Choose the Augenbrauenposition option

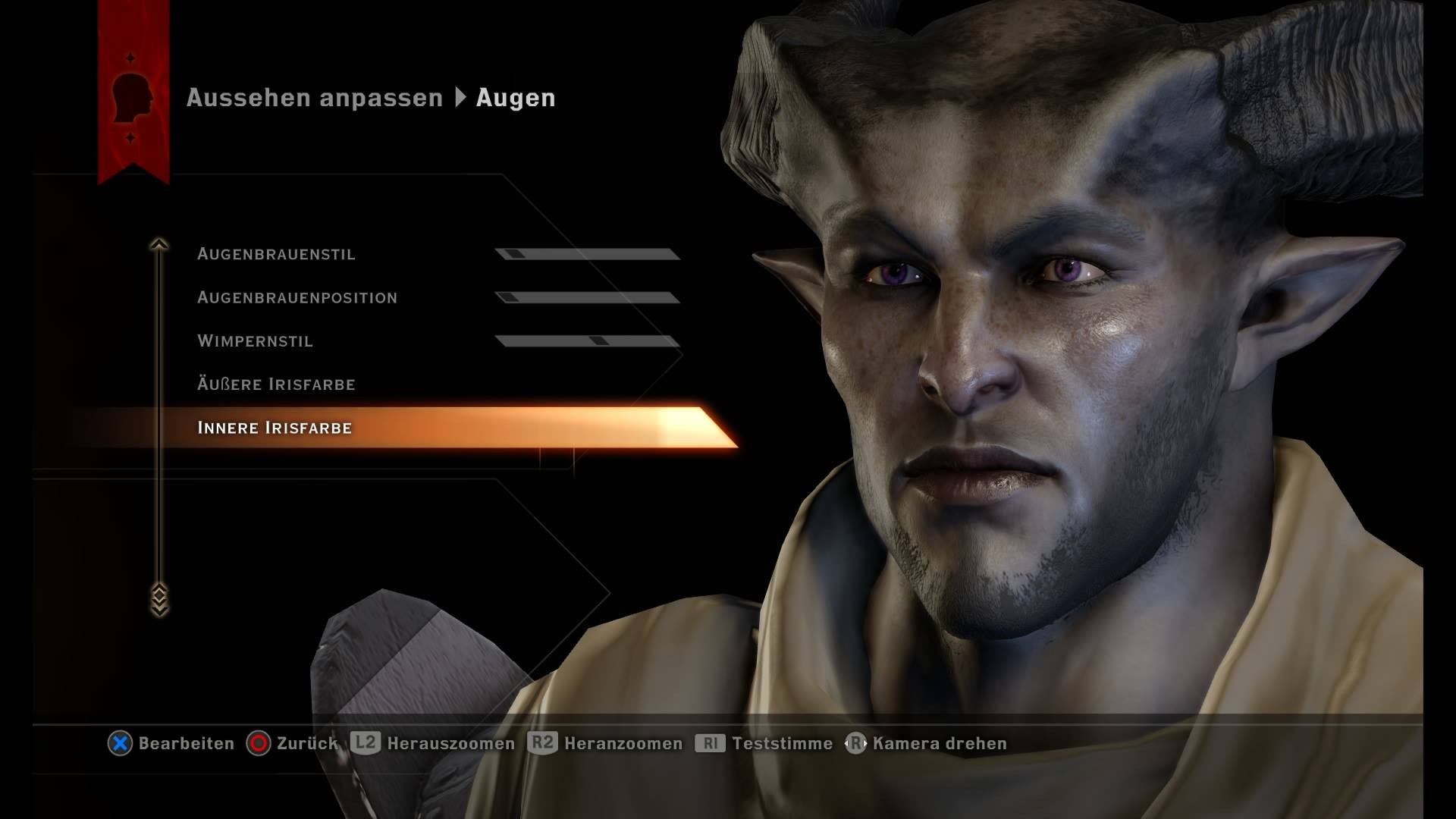297,297
